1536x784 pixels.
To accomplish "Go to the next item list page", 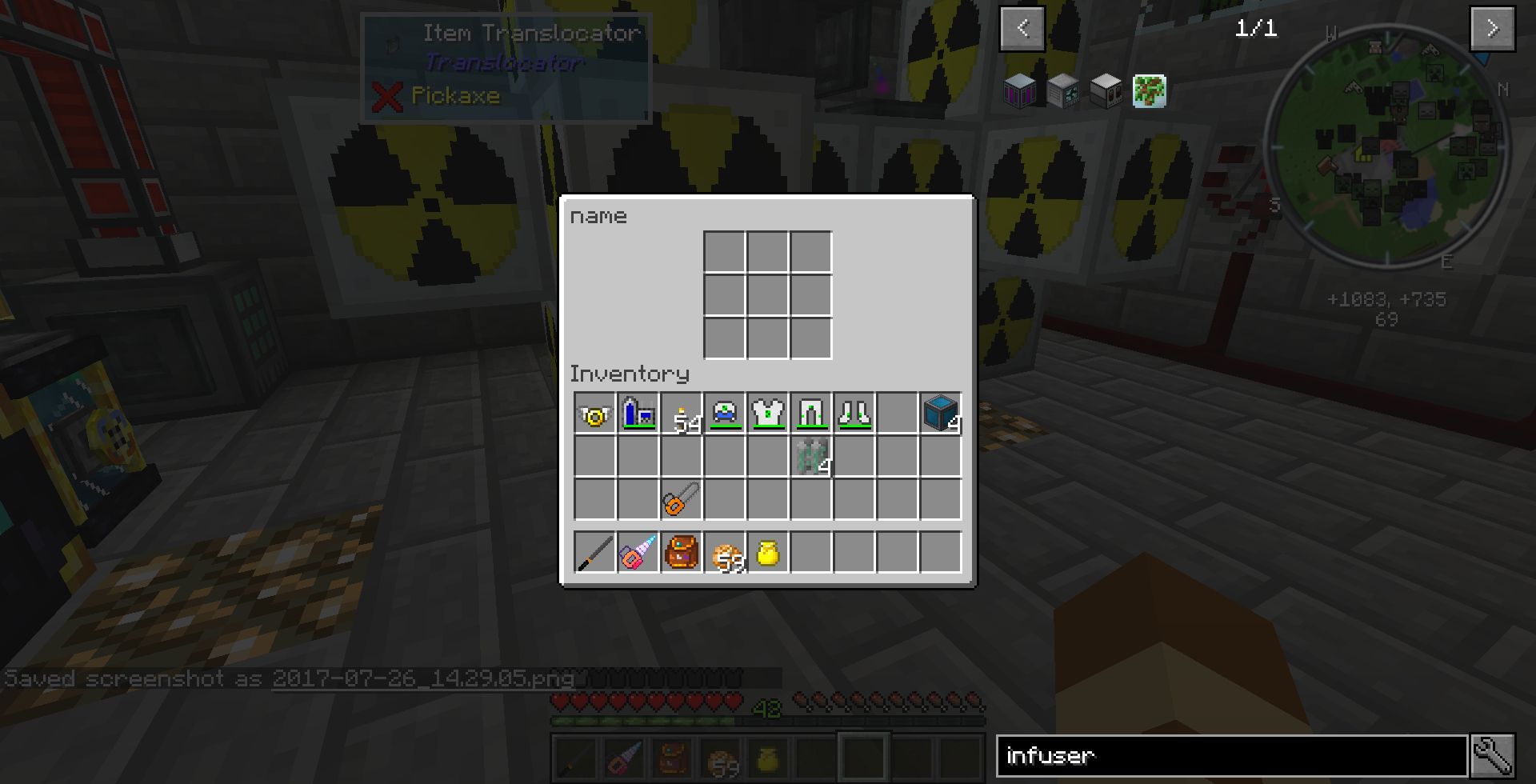I will point(1492,29).
